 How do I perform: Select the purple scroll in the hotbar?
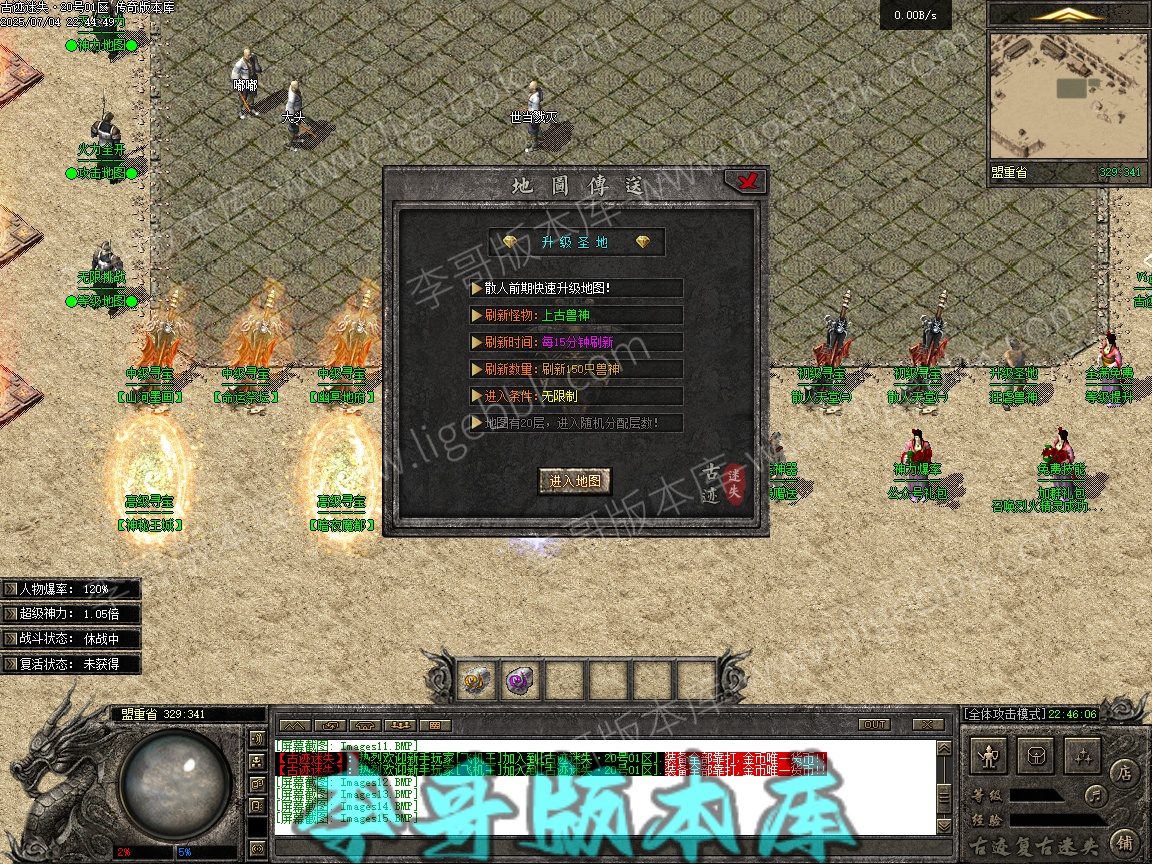point(520,681)
